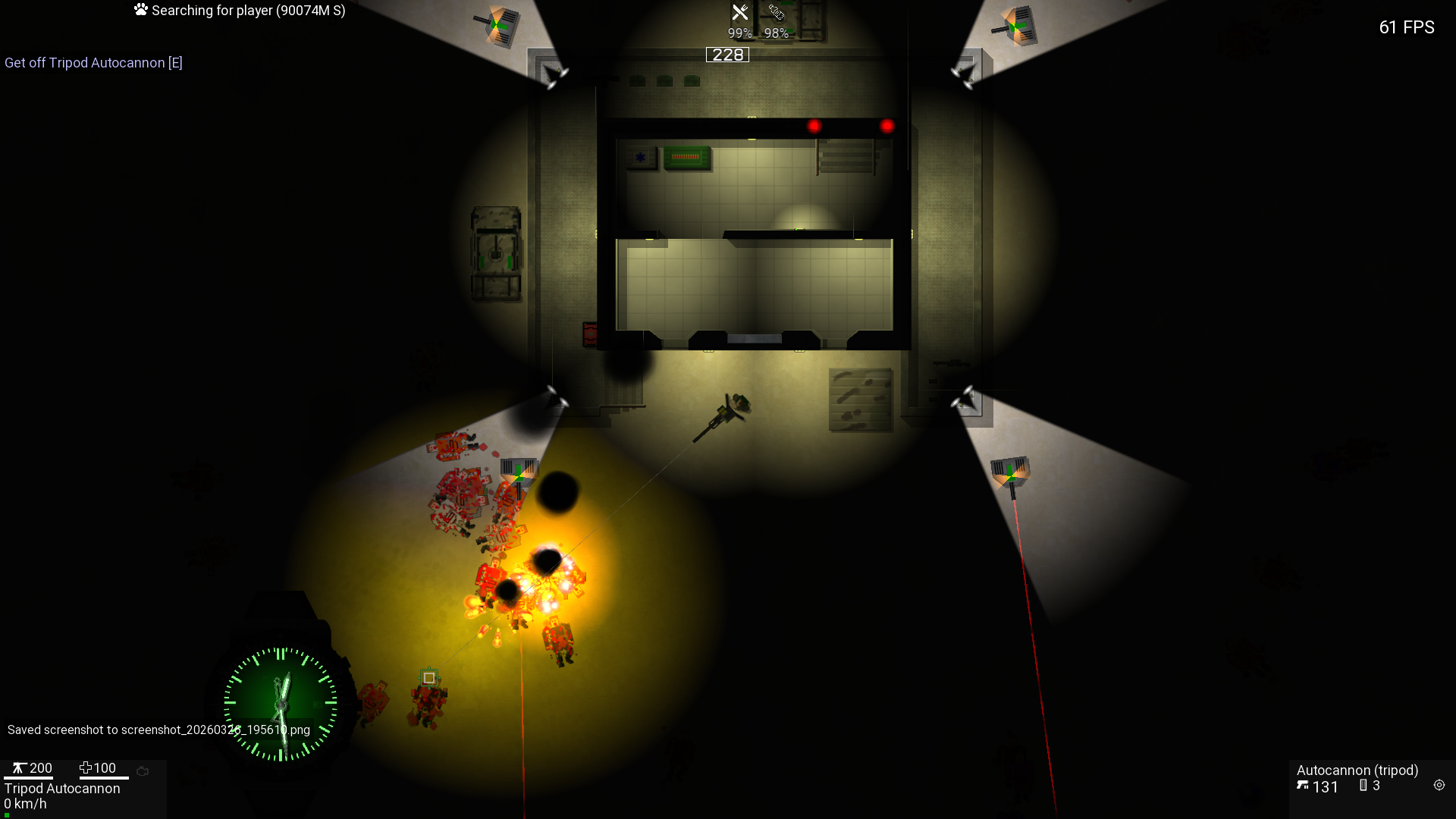
Task: Click the green wristwatch compass
Action: [x=281, y=704]
